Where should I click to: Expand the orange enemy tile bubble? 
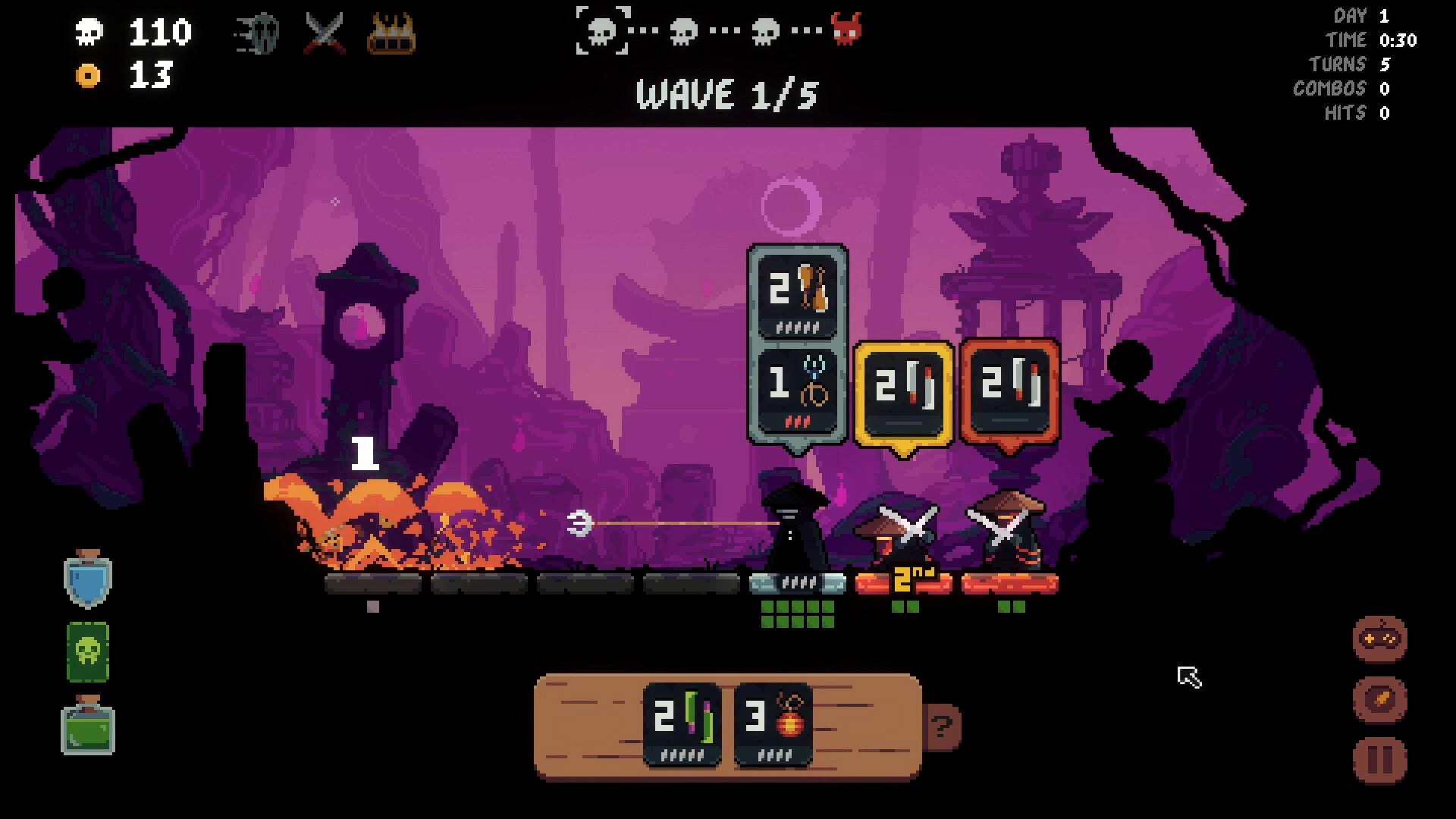click(x=1009, y=389)
